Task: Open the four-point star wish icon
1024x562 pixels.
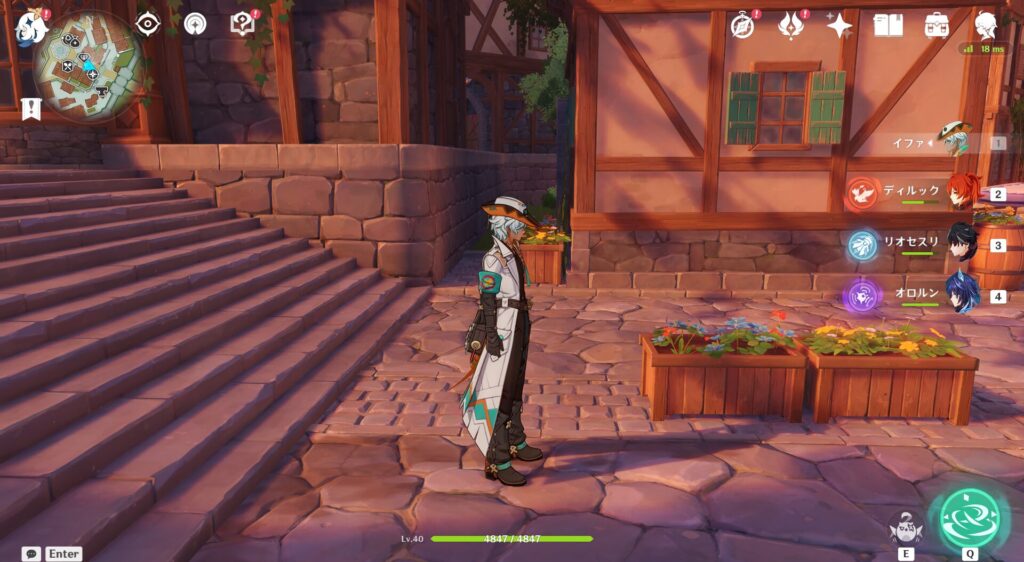Action: [x=839, y=25]
